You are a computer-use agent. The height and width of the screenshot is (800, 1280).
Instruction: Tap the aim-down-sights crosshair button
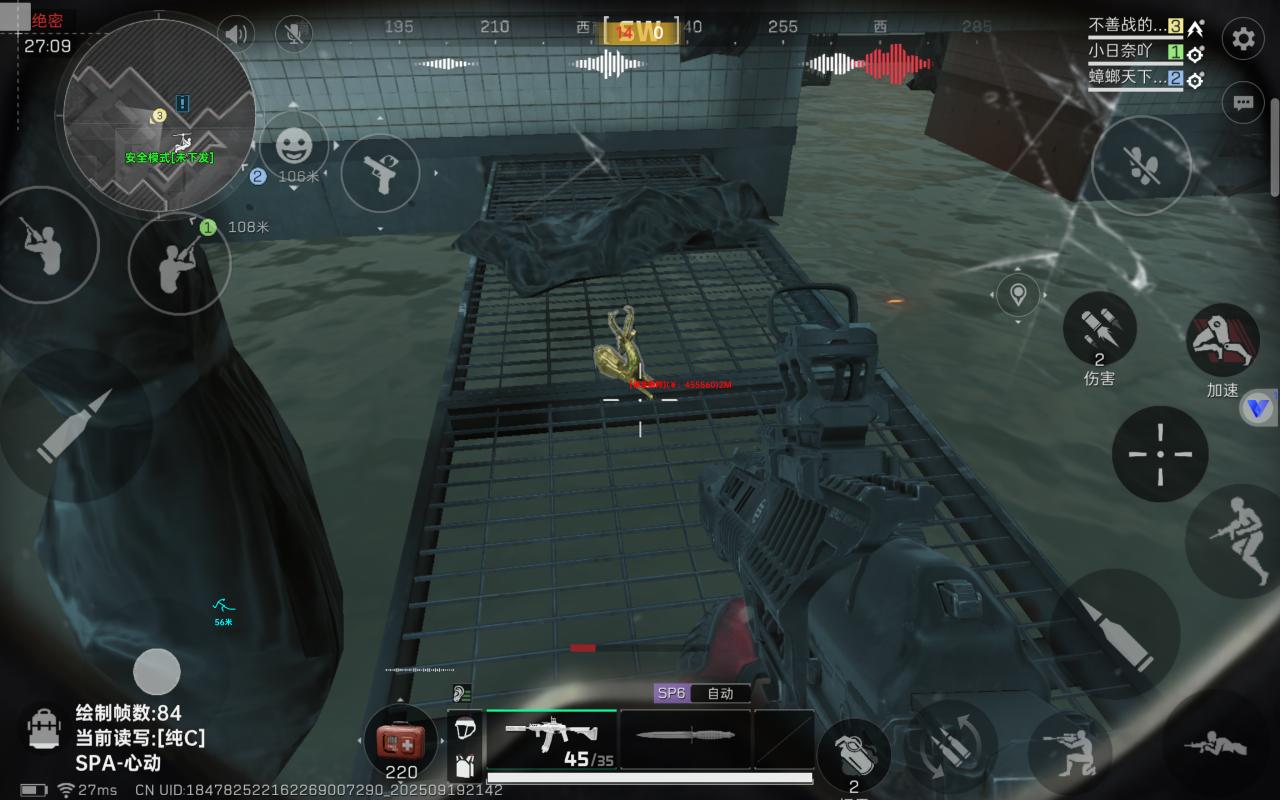(x=1160, y=454)
